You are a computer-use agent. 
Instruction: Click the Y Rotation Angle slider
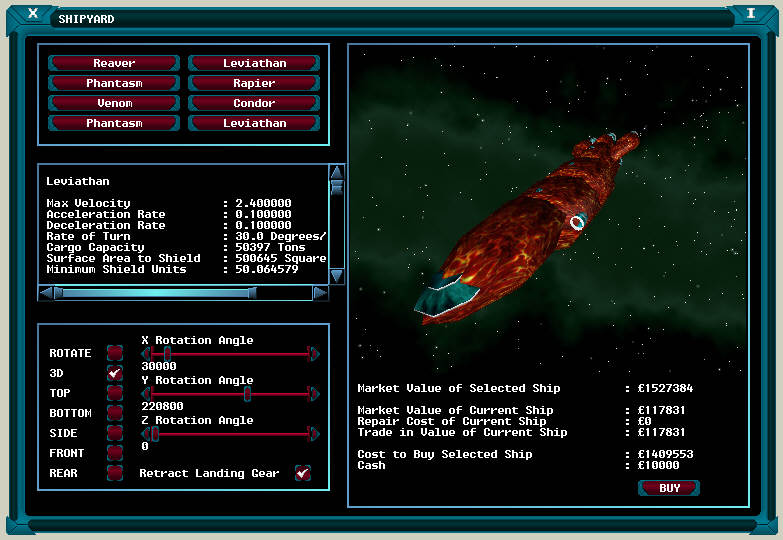coord(230,393)
